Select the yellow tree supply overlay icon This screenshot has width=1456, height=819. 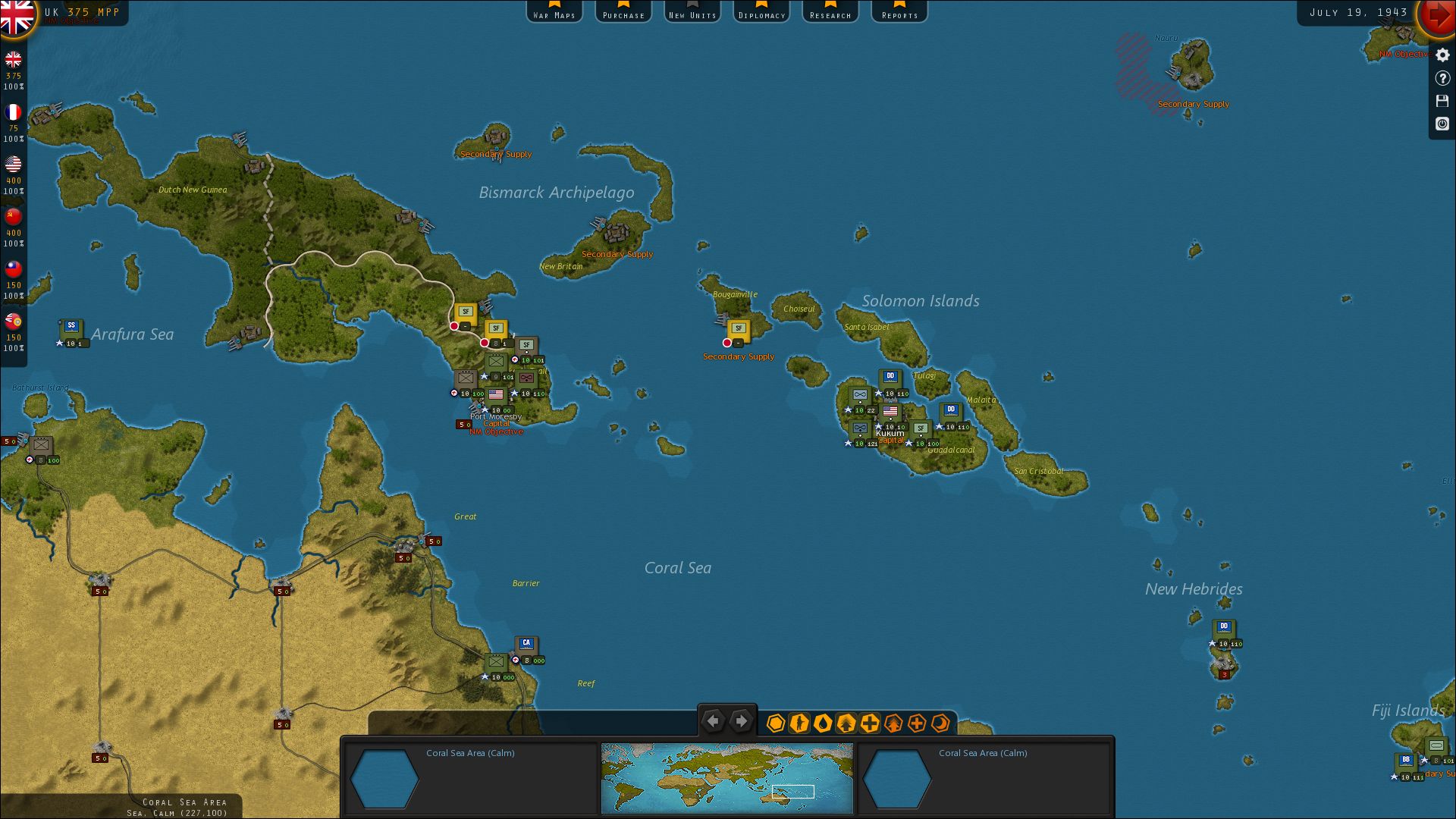[845, 724]
